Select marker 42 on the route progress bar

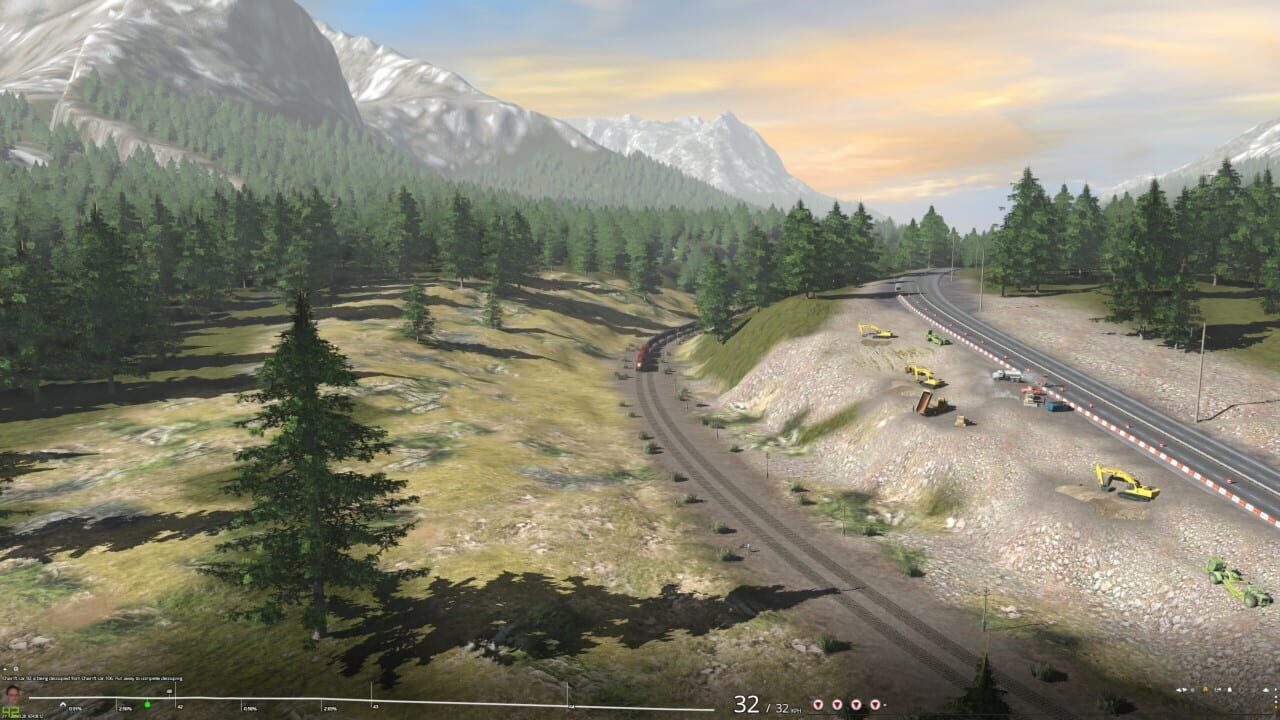pyautogui.click(x=180, y=707)
